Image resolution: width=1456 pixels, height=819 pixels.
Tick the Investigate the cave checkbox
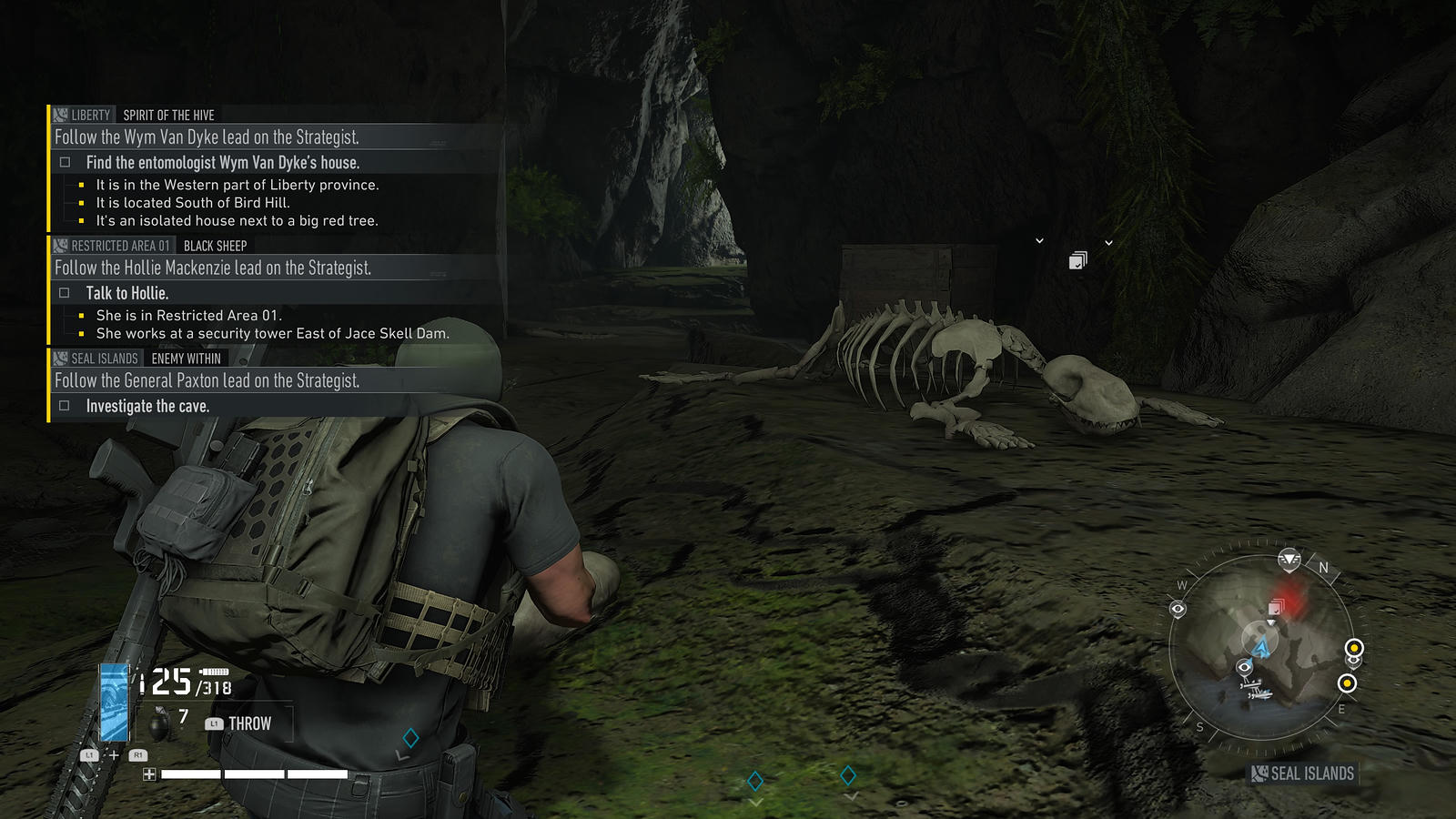coord(65,406)
